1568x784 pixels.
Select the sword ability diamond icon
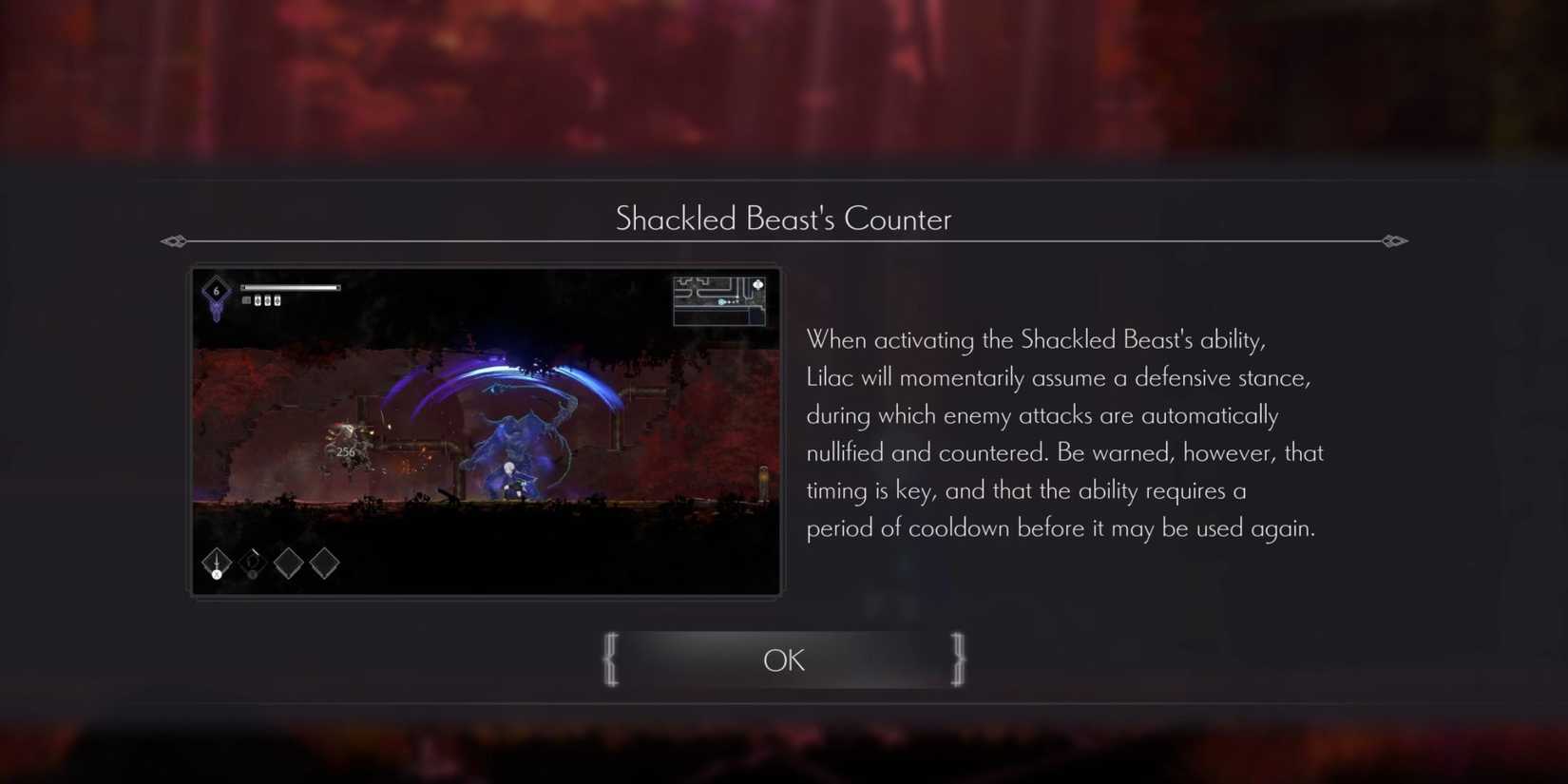point(216,563)
